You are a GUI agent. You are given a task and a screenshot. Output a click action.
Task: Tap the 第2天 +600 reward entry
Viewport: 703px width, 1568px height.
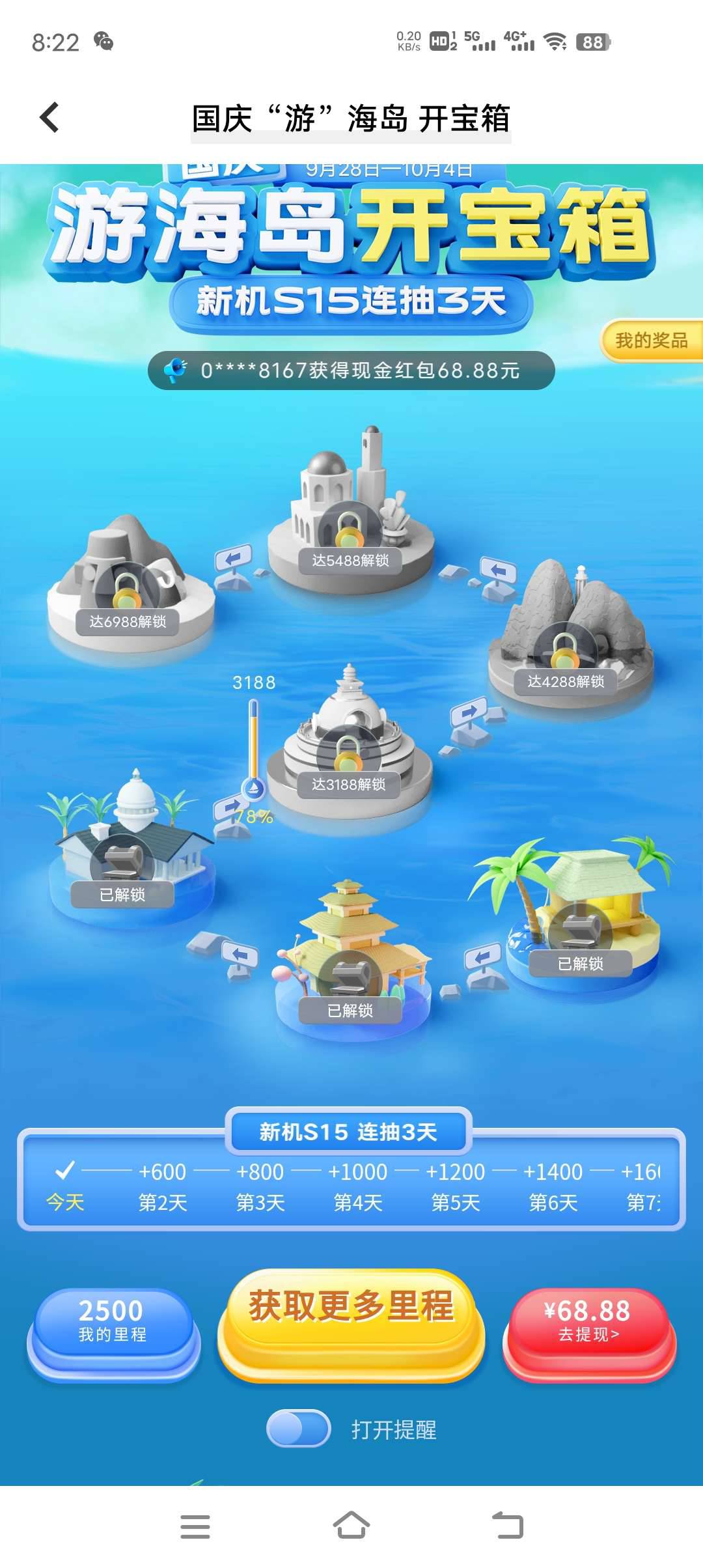[163, 1185]
